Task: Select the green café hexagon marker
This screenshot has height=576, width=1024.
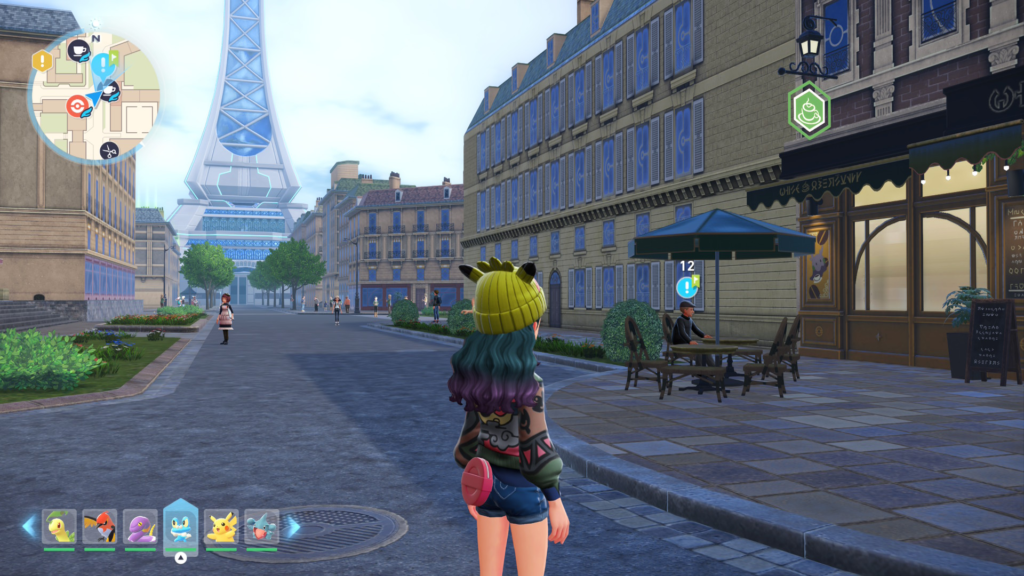Action: (808, 109)
